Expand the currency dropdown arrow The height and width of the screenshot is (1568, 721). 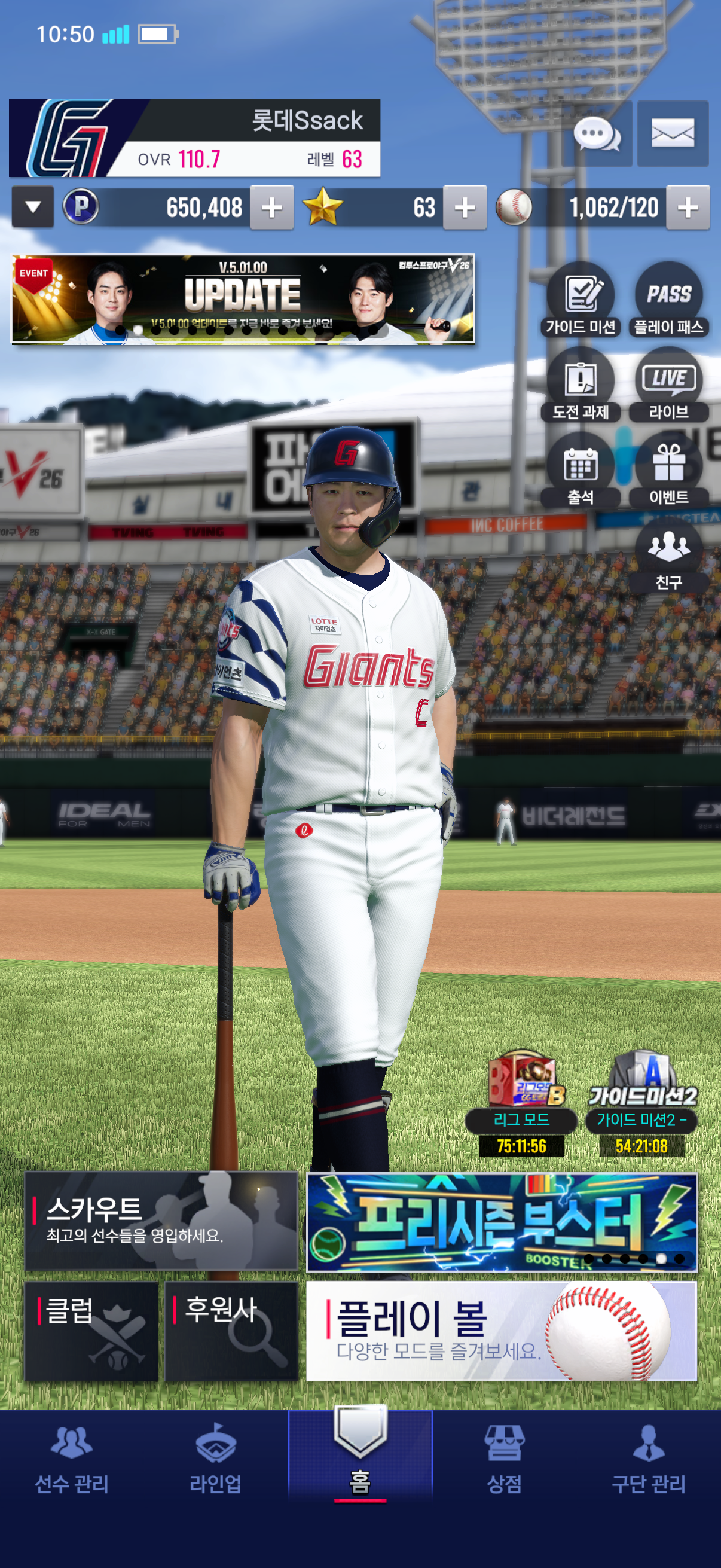pos(33,208)
